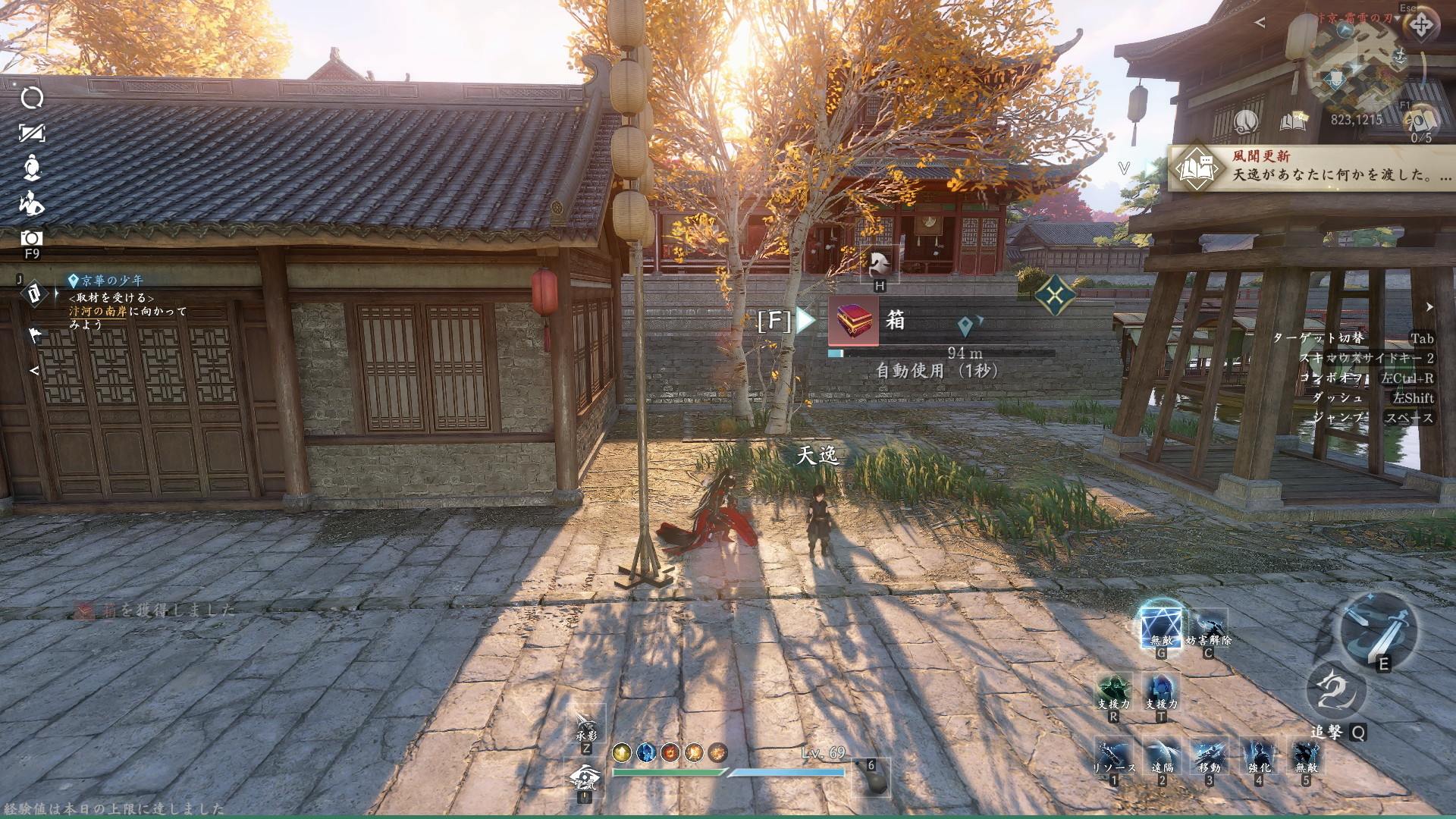Click the circular refresh arrows icon
1456x819 pixels.
tap(32, 98)
